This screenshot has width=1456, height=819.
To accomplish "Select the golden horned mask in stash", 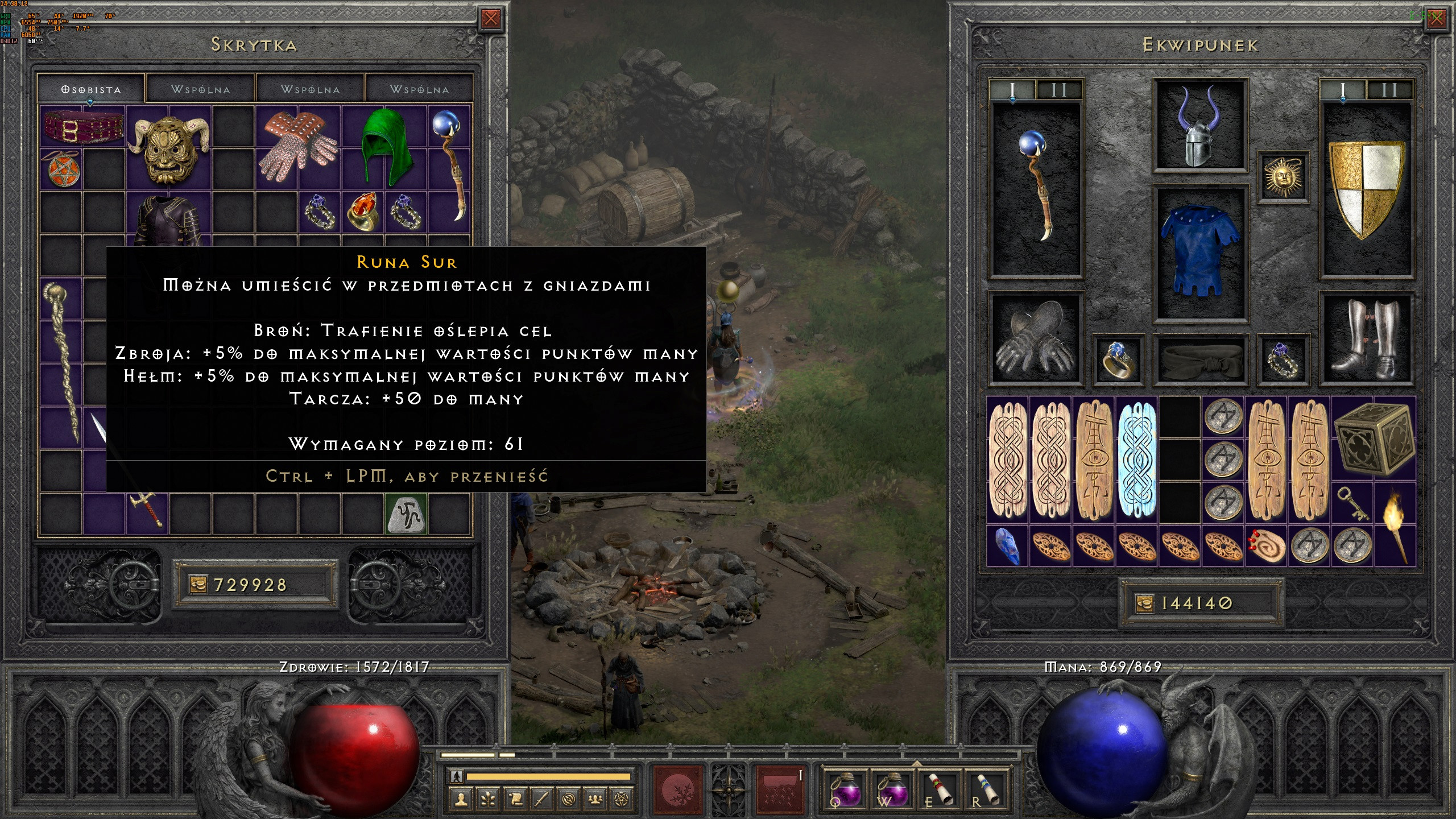I will point(168,149).
